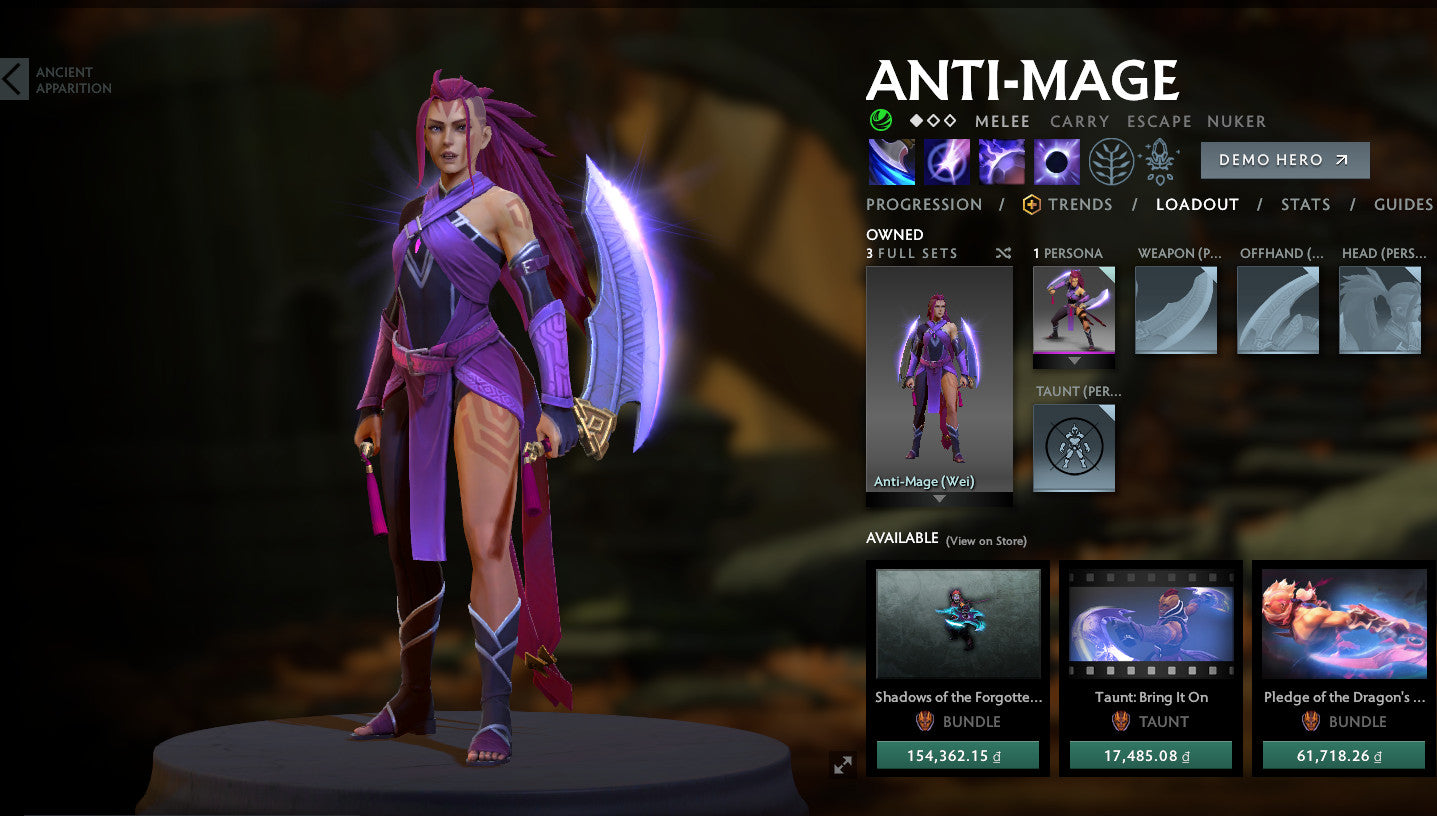The width and height of the screenshot is (1437, 816).
Task: Click the empty Taunt (Persona) slot icon
Action: (x=1073, y=448)
